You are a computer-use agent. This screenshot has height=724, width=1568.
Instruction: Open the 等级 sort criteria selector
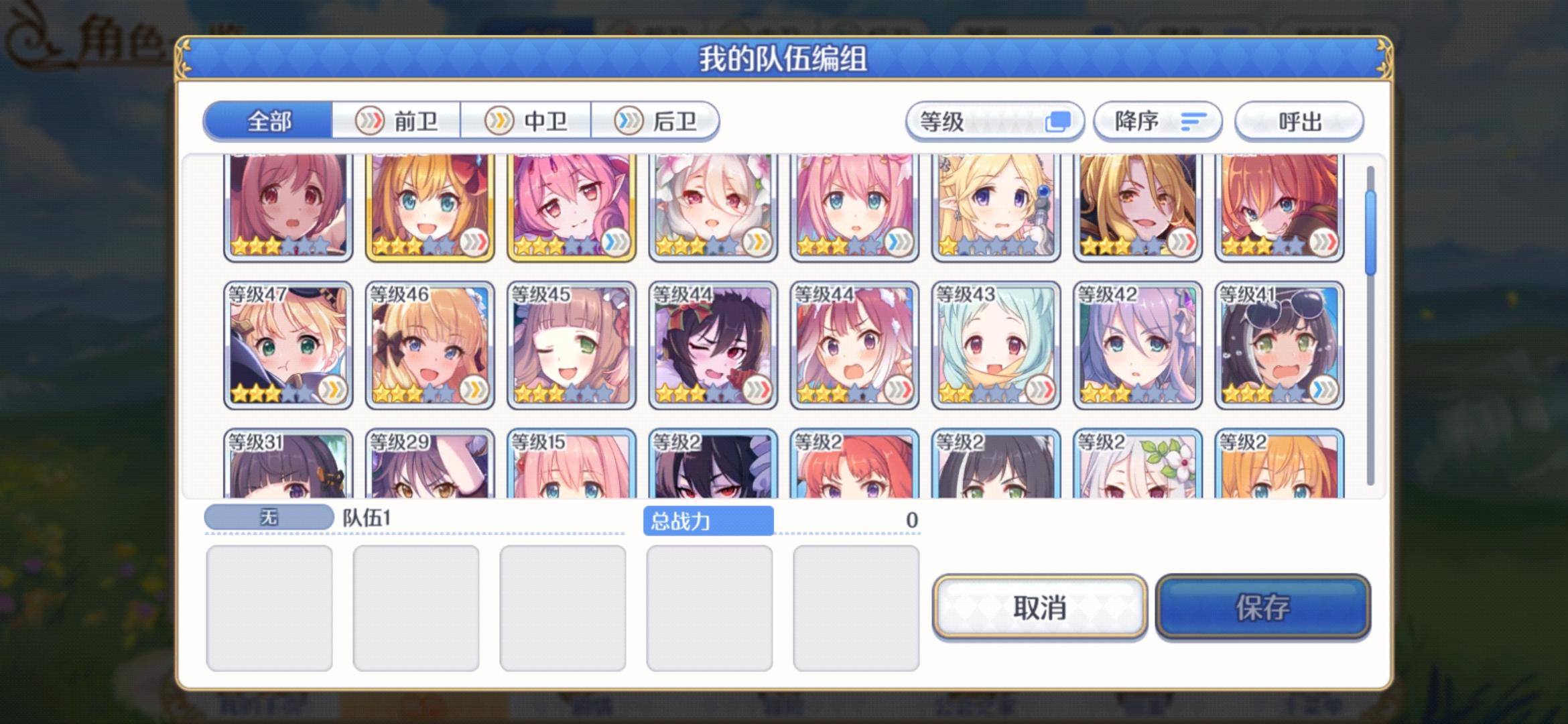(995, 122)
